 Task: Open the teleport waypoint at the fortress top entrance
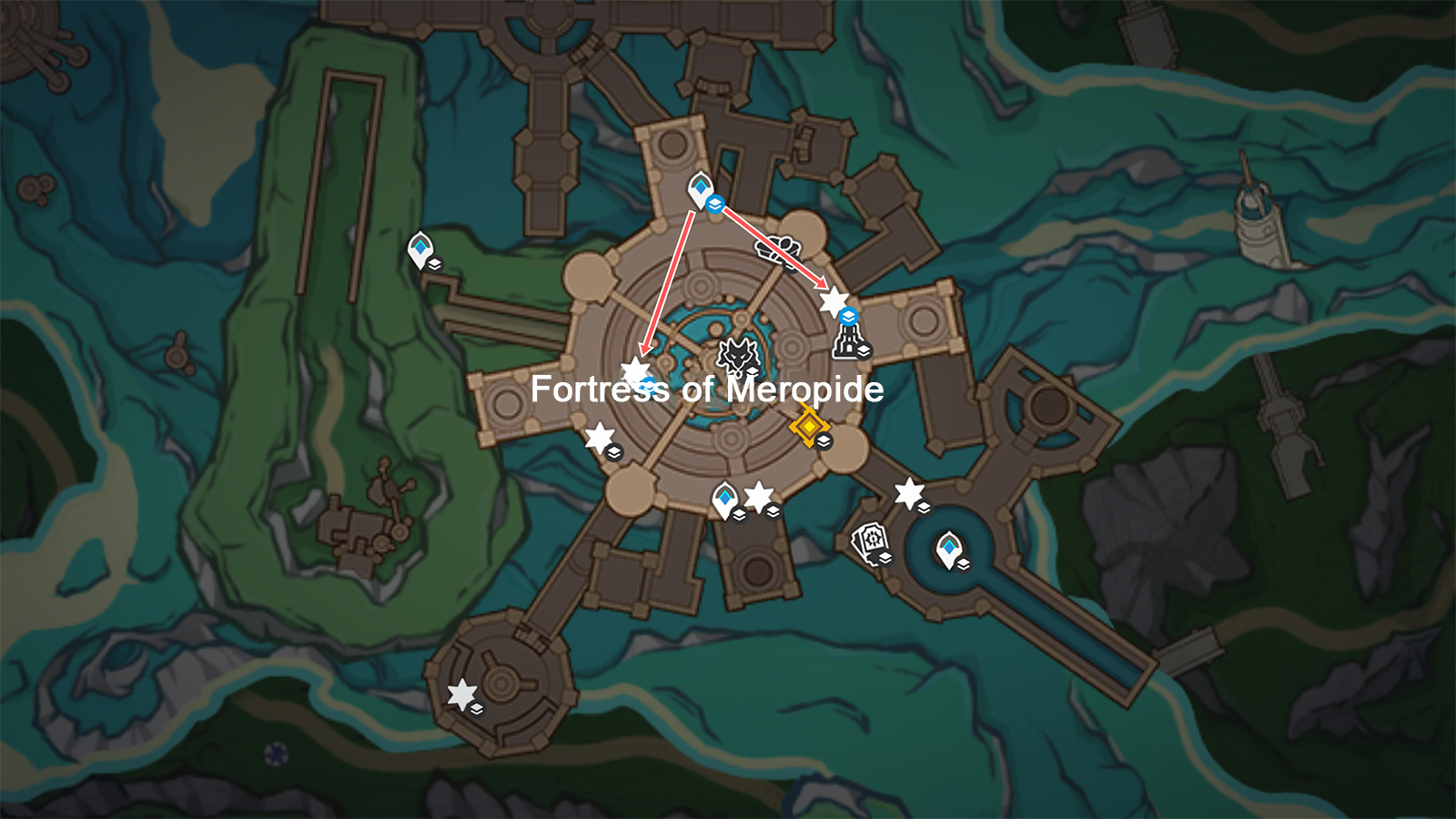click(x=701, y=188)
